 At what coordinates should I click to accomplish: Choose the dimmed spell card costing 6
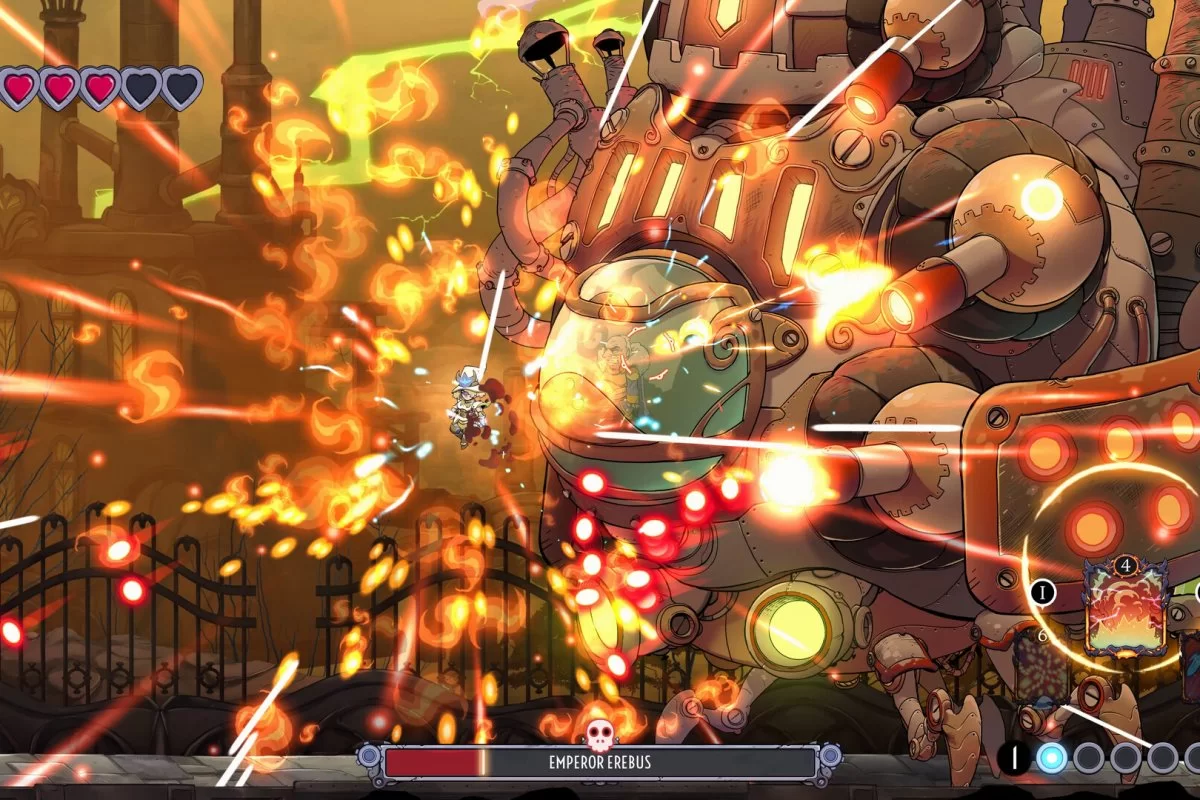tap(1040, 668)
